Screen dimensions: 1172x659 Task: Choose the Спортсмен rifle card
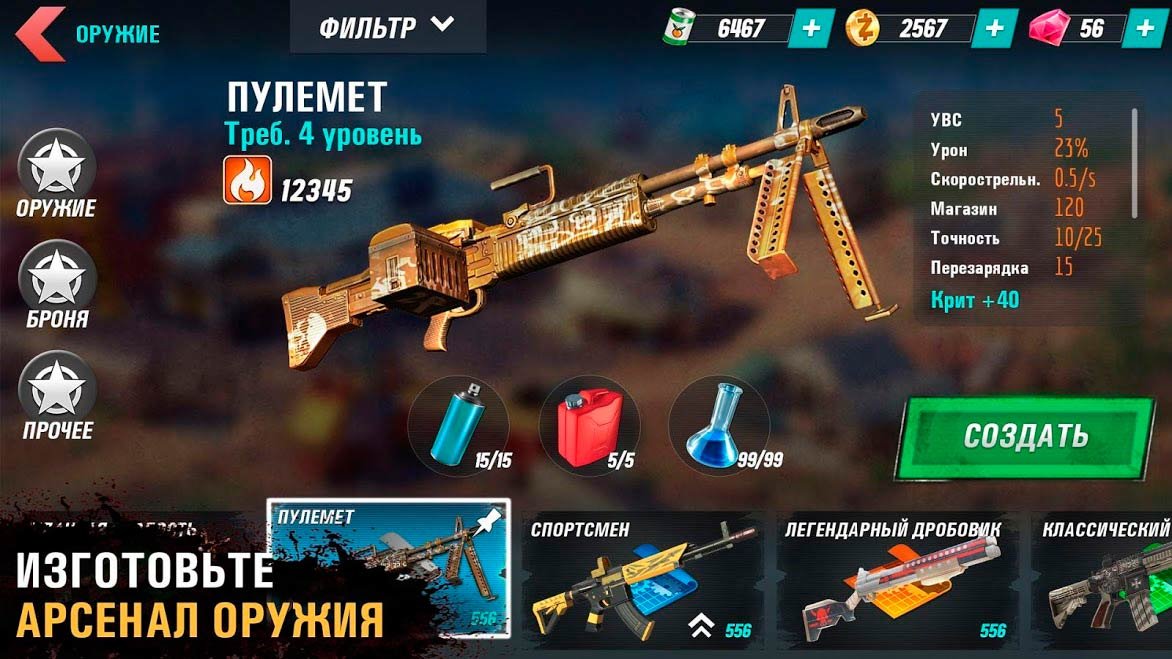[642, 578]
